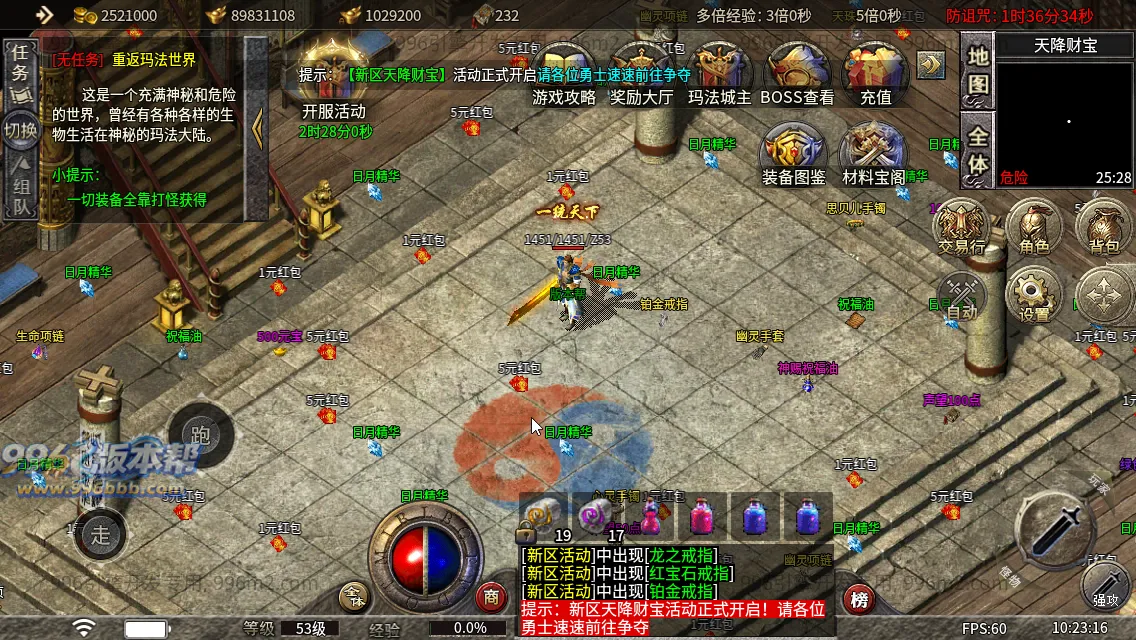Open the 装备图鉴 equipment codex
The height and width of the screenshot is (640, 1136).
tap(794, 155)
